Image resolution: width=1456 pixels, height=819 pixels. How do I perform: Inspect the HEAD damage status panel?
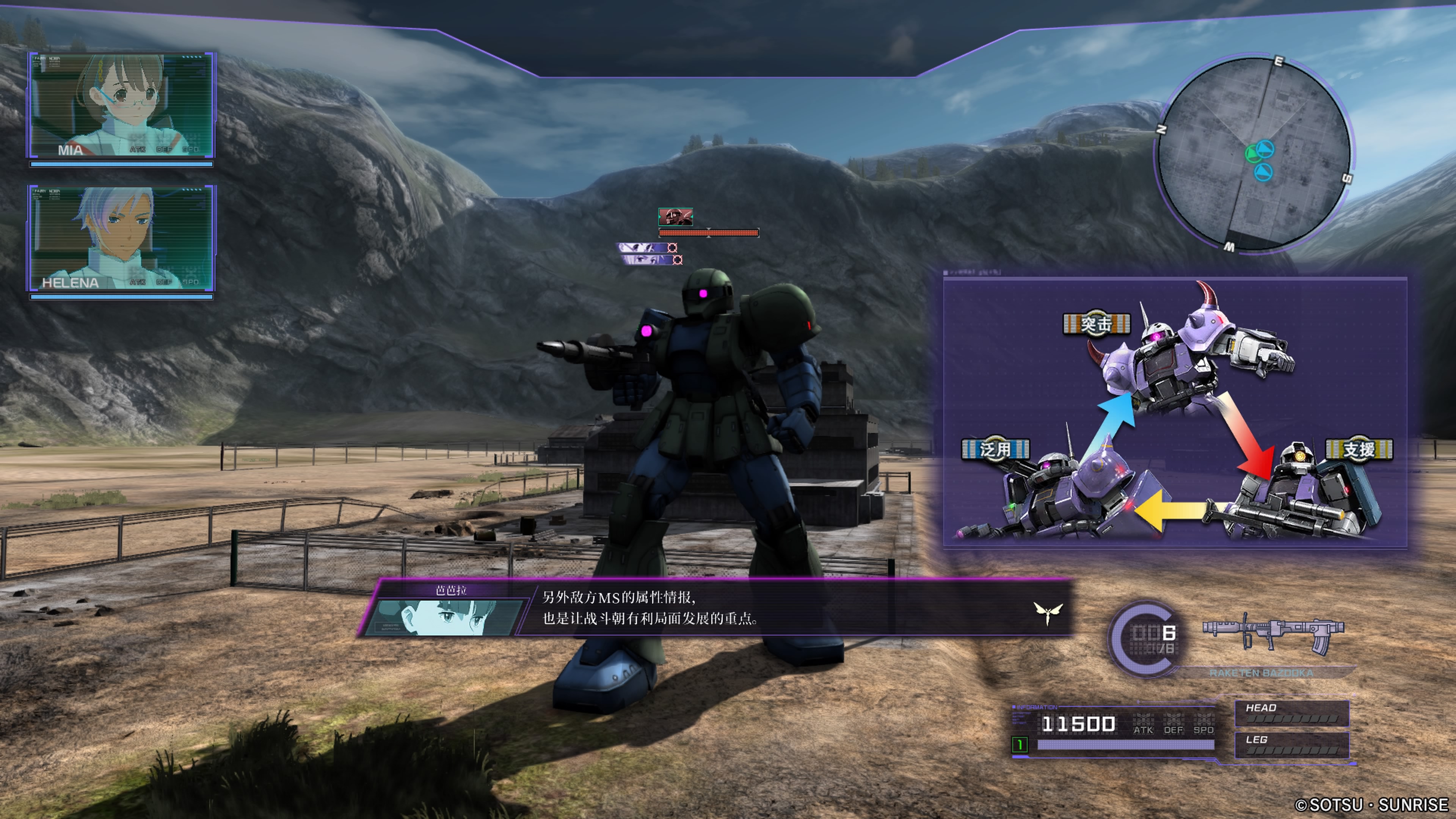click(1291, 713)
